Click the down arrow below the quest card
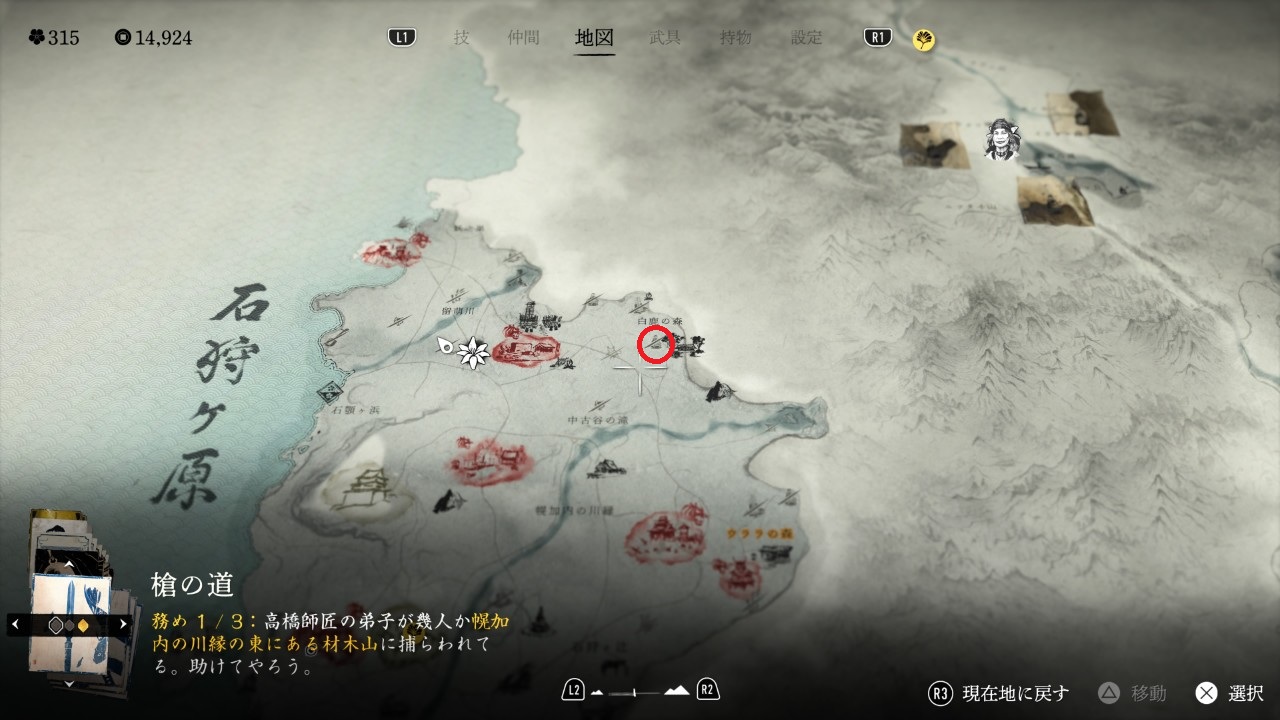 pyautogui.click(x=68, y=683)
